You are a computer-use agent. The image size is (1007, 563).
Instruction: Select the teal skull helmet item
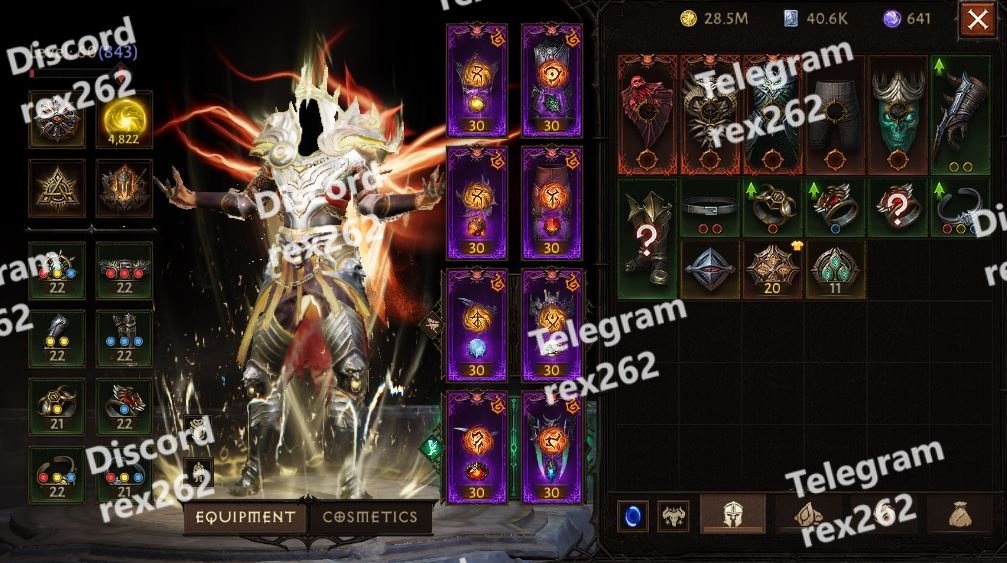(x=898, y=114)
